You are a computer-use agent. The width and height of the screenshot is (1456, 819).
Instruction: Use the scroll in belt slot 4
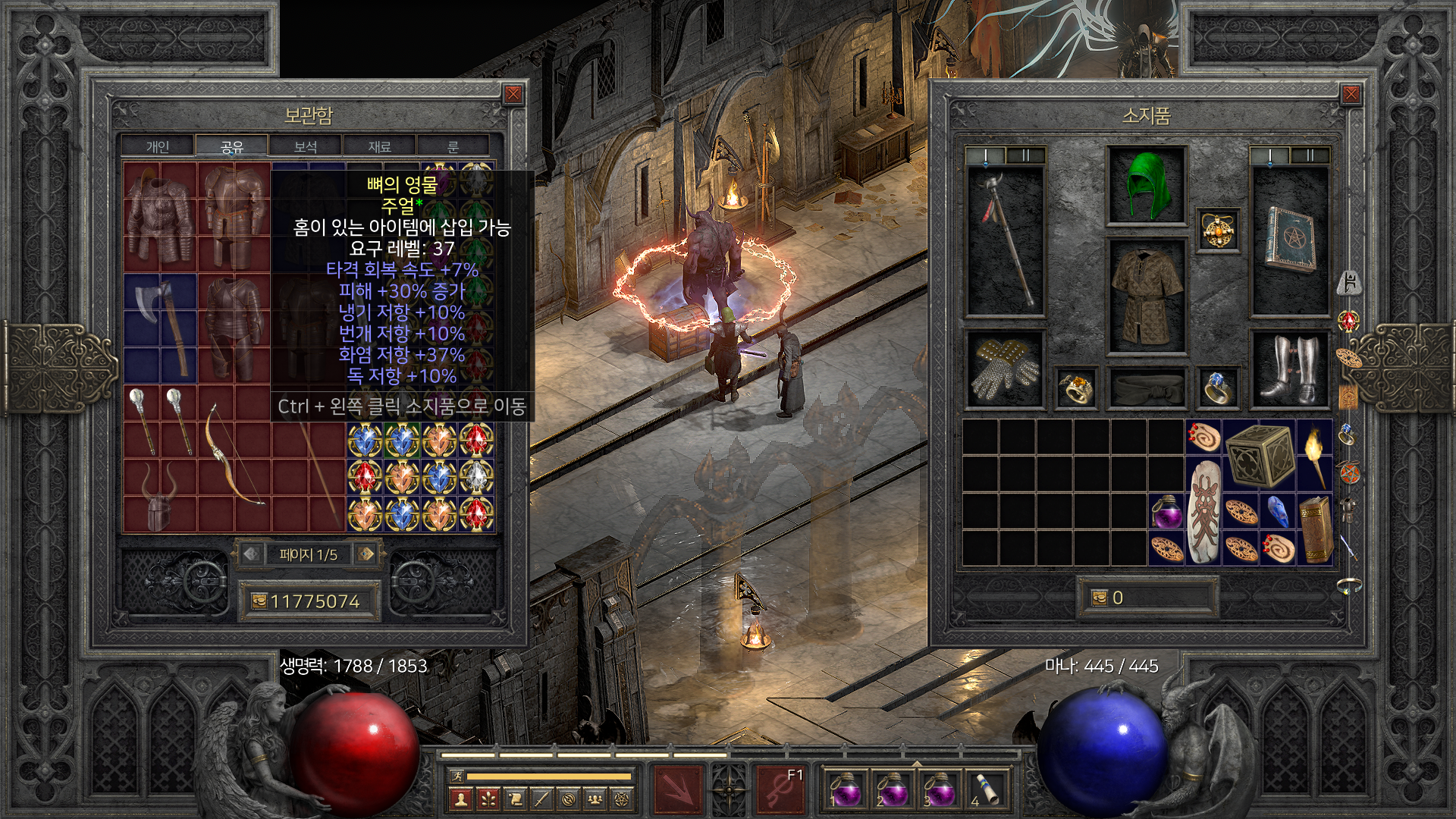tap(986, 789)
